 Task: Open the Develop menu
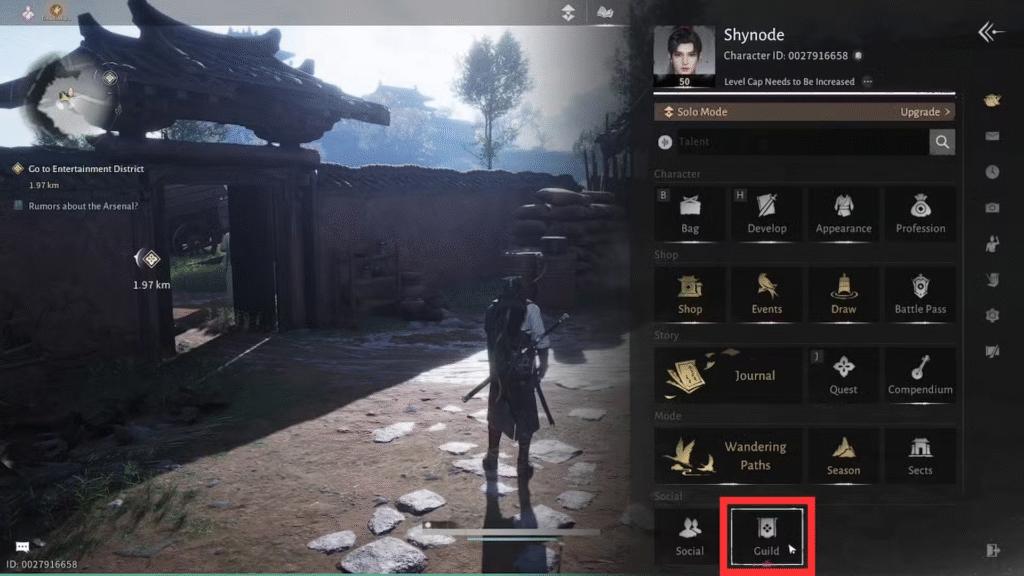tap(767, 213)
